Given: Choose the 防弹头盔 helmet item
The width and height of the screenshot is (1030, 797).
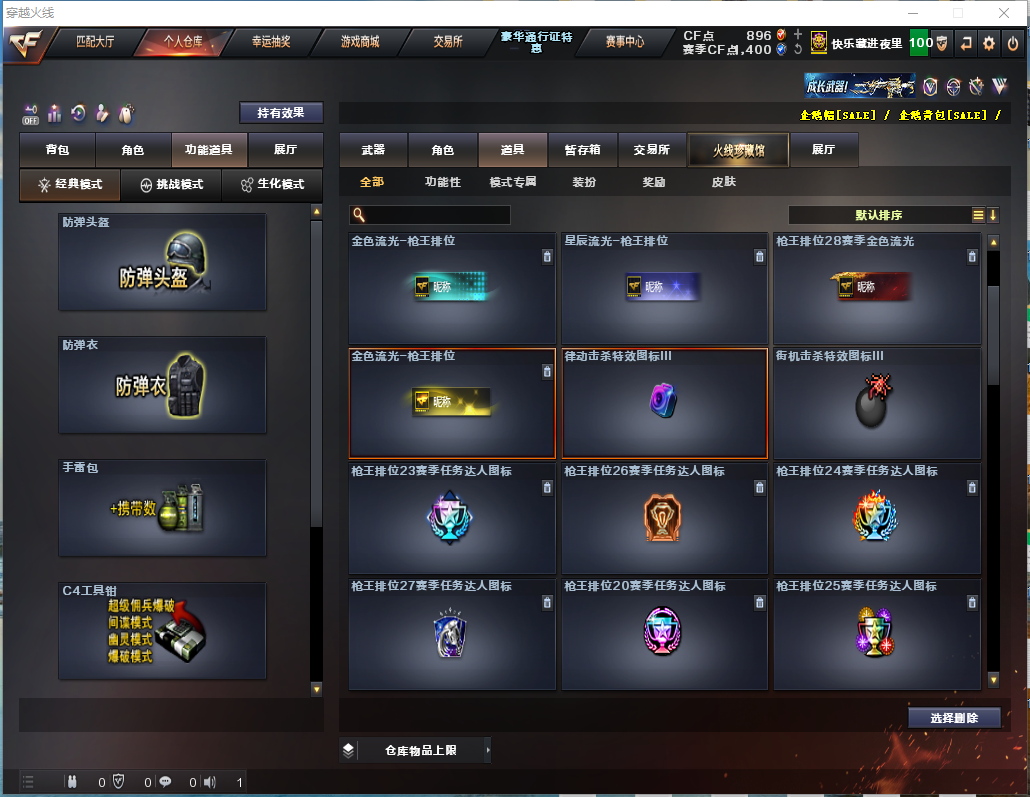Looking at the screenshot, I should tap(162, 262).
